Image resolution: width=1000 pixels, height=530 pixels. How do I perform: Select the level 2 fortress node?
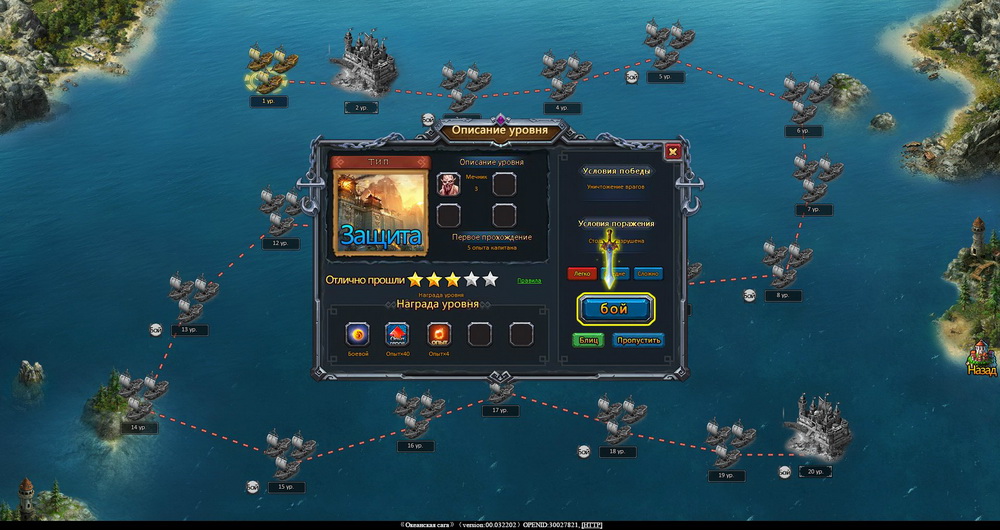[362, 66]
